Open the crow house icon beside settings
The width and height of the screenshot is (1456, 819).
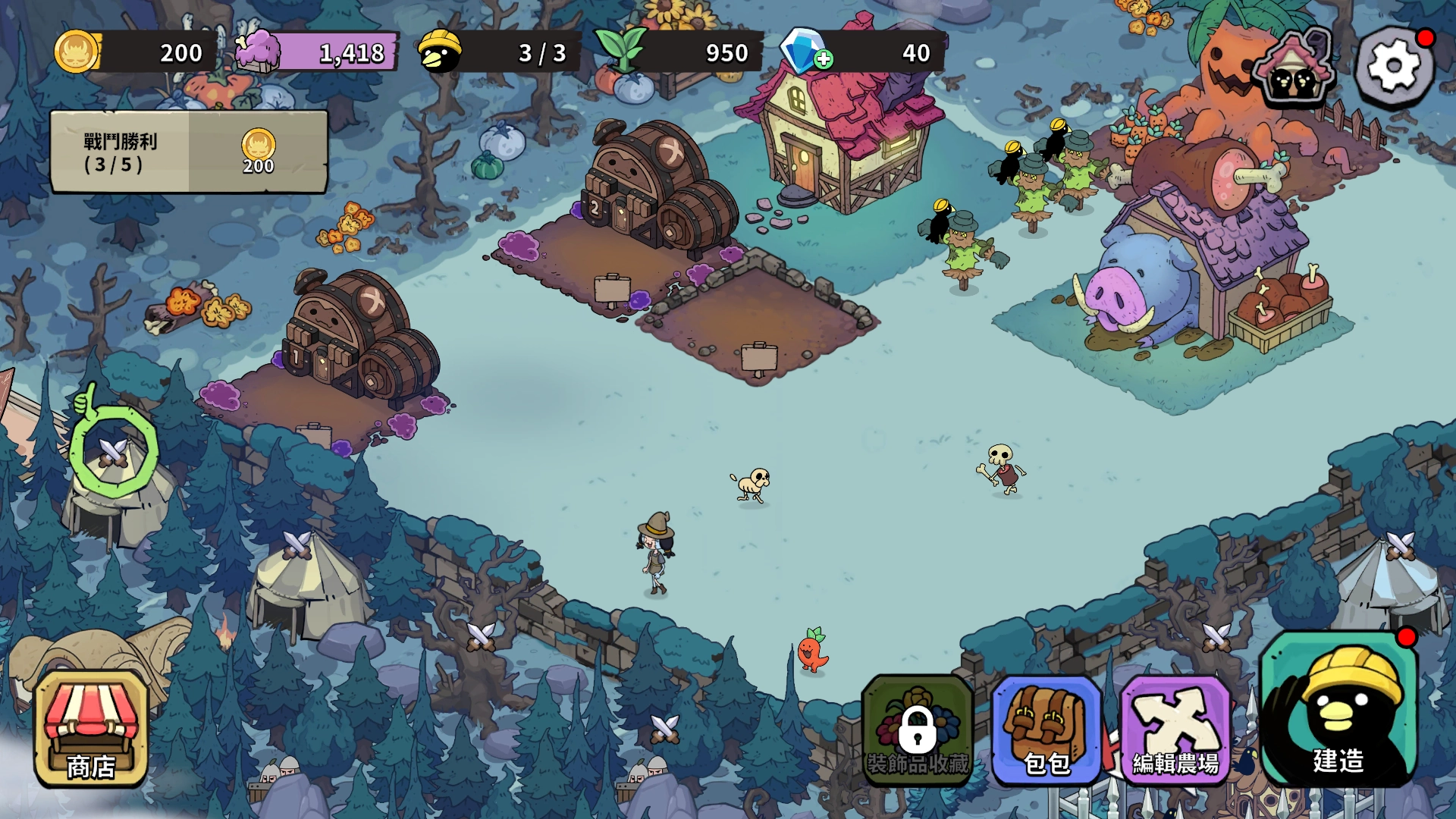coord(1295,68)
